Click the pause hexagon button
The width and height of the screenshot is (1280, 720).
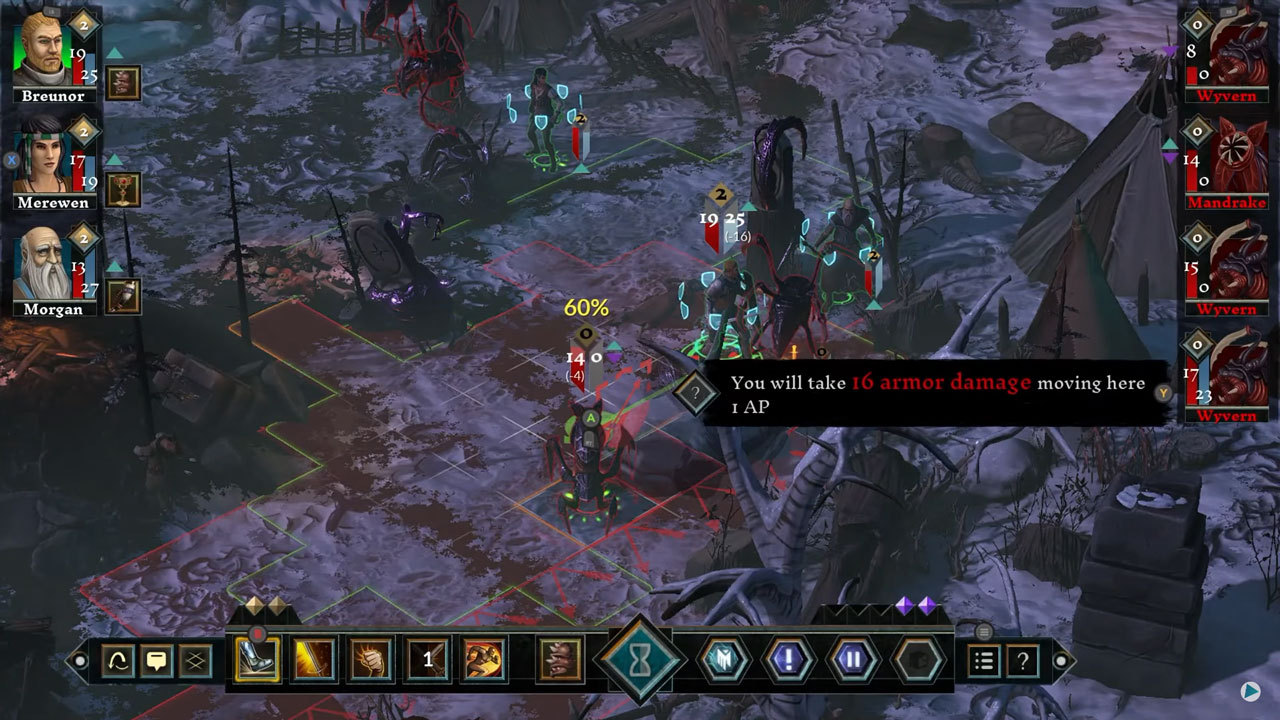click(x=850, y=660)
